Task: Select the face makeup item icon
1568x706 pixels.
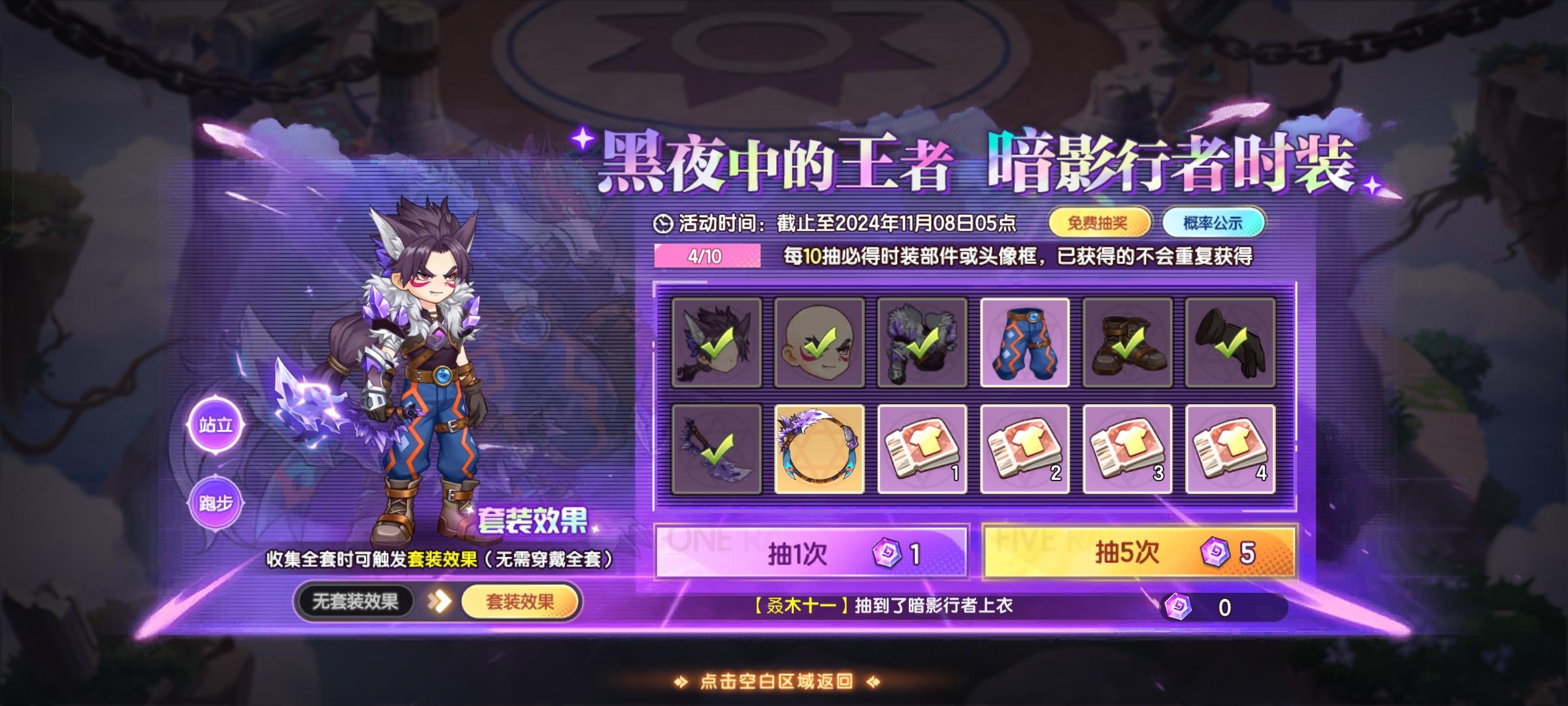Action: tap(819, 343)
